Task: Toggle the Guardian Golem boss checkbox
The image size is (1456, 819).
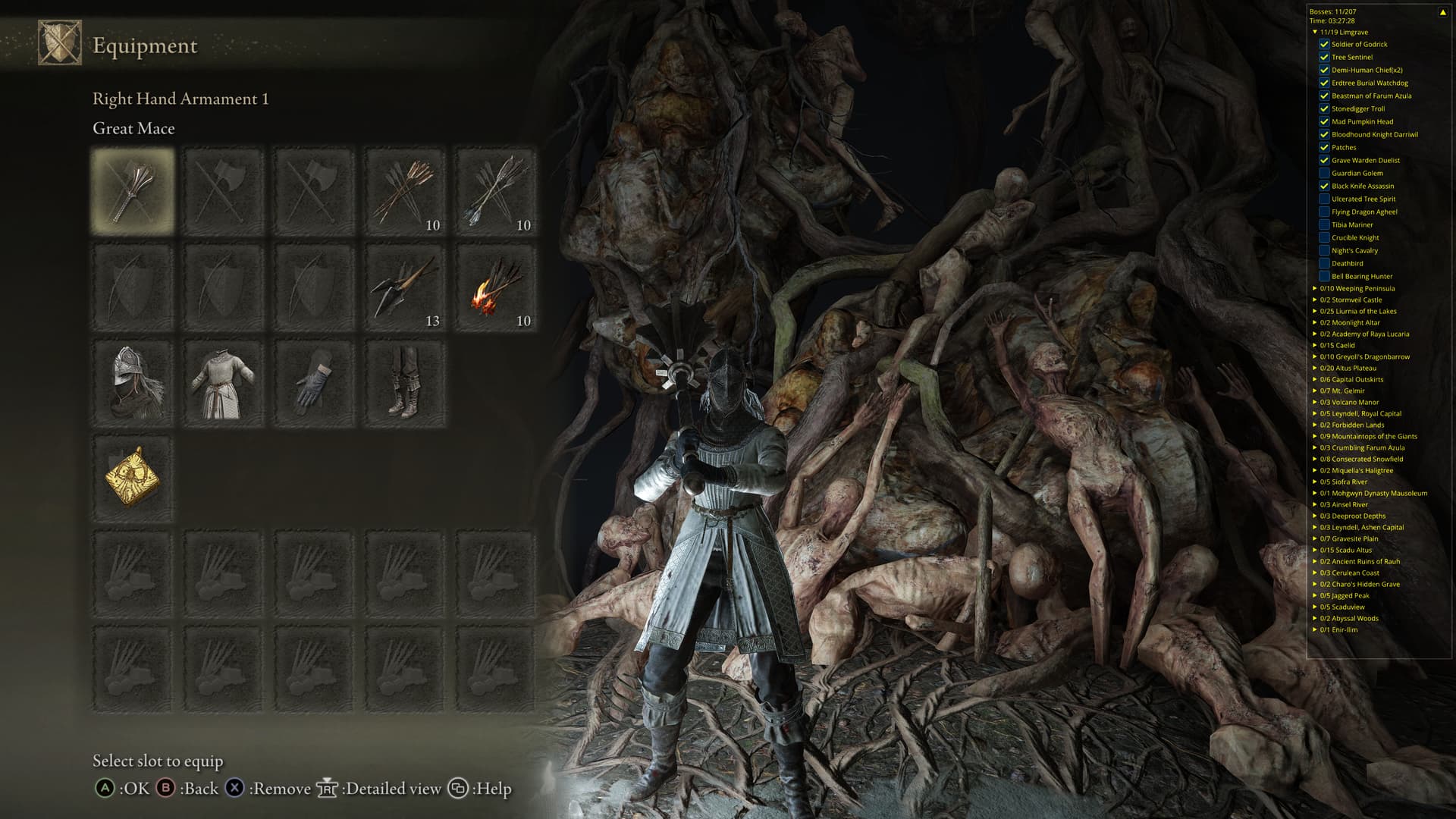Action: (x=1324, y=173)
